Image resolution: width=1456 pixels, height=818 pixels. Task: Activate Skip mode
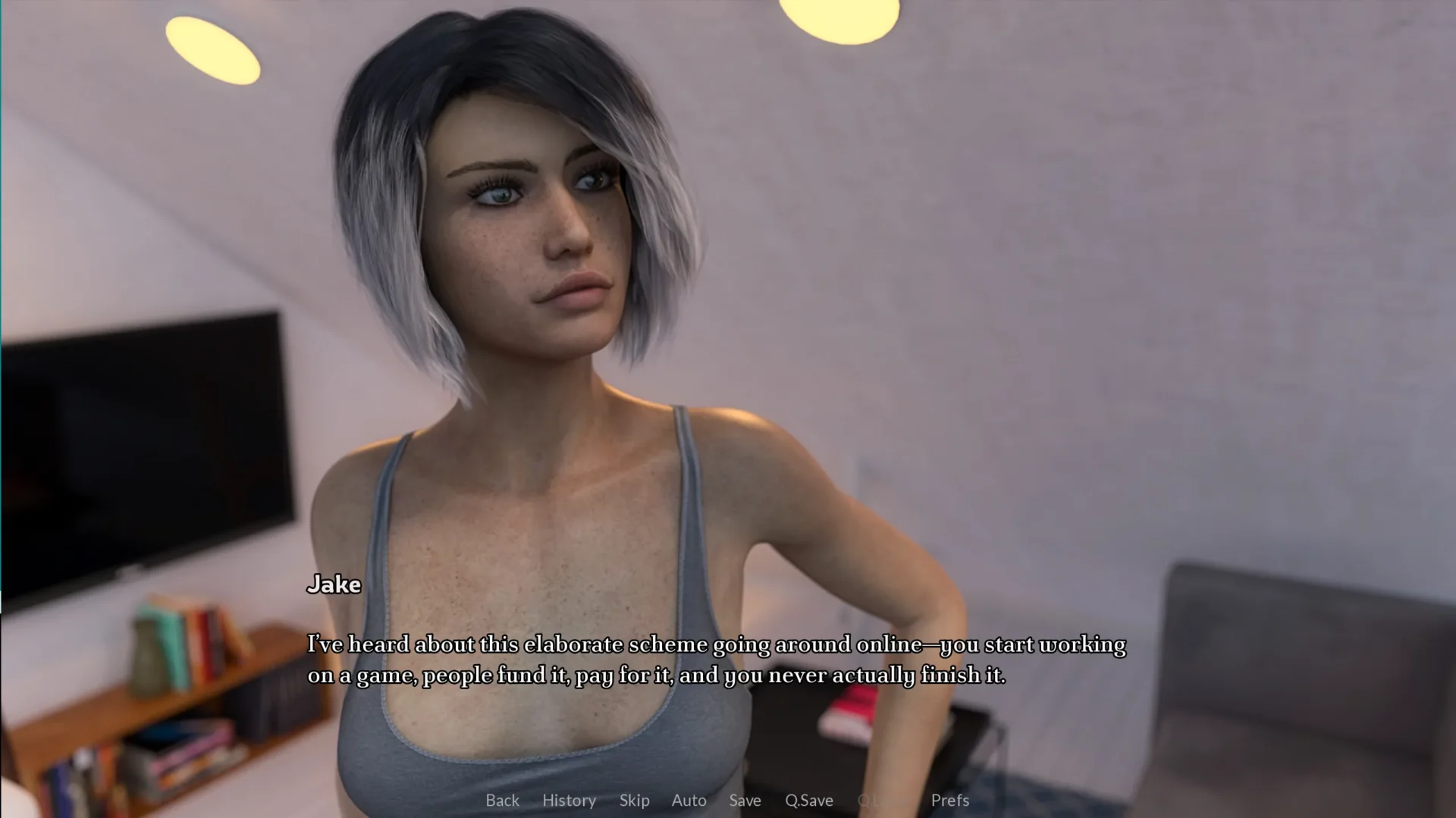tap(634, 801)
